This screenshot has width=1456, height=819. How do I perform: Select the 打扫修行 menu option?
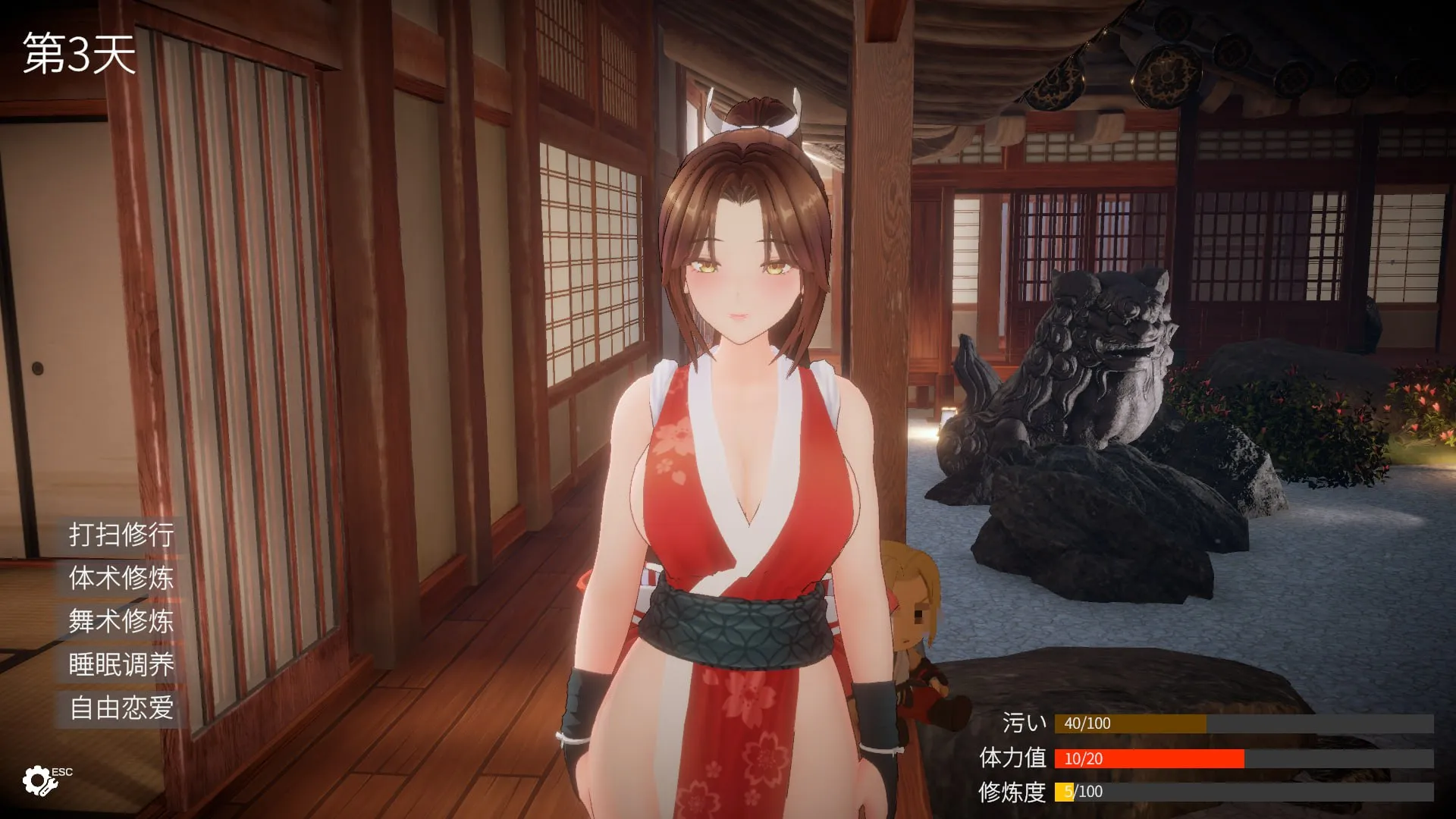point(121,535)
